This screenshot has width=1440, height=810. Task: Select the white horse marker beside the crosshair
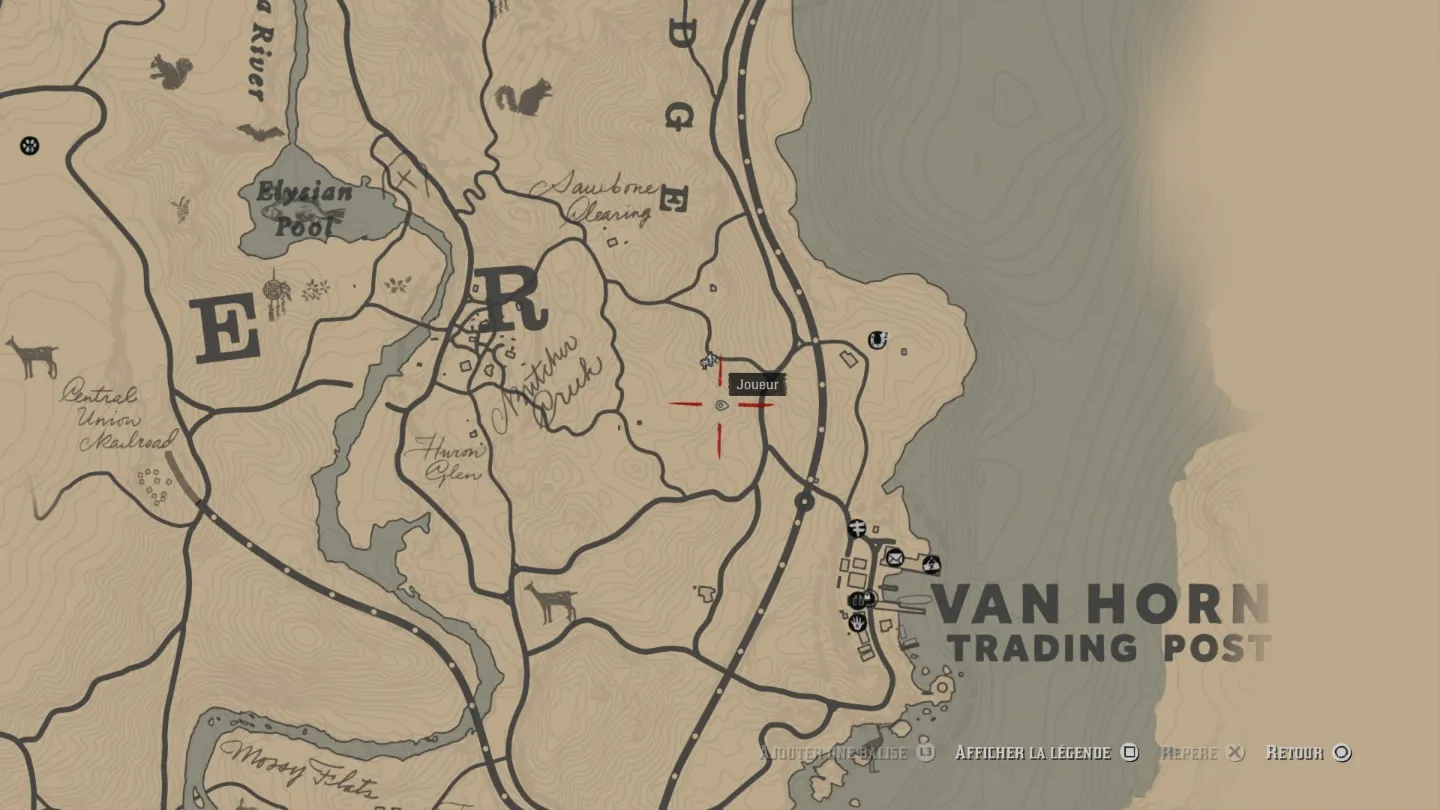pos(709,360)
